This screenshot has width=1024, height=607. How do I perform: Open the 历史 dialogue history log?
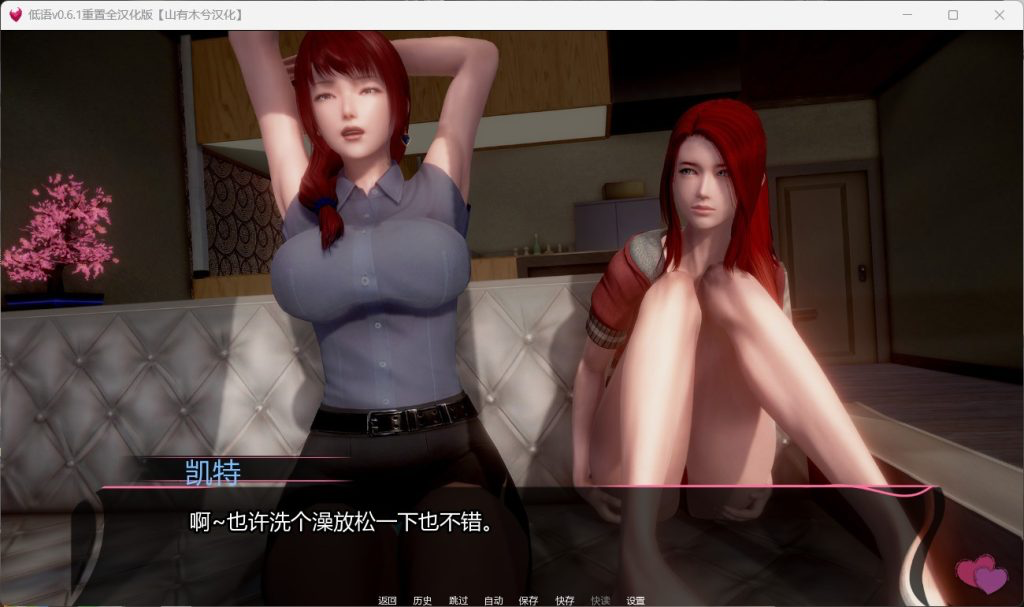pyautogui.click(x=422, y=600)
